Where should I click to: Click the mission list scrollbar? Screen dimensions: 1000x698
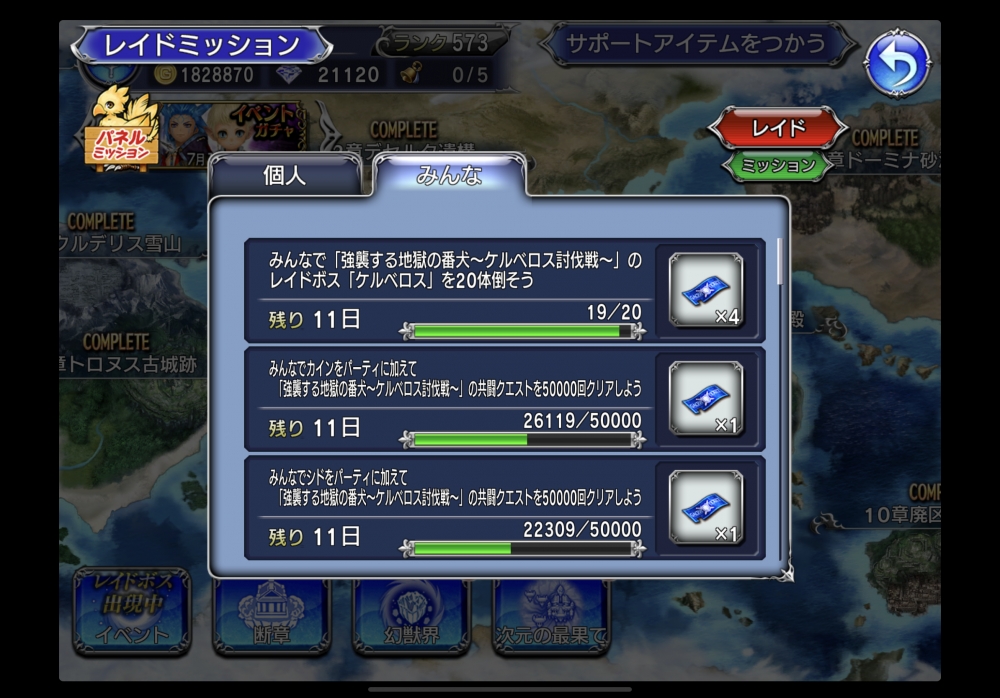(x=781, y=260)
